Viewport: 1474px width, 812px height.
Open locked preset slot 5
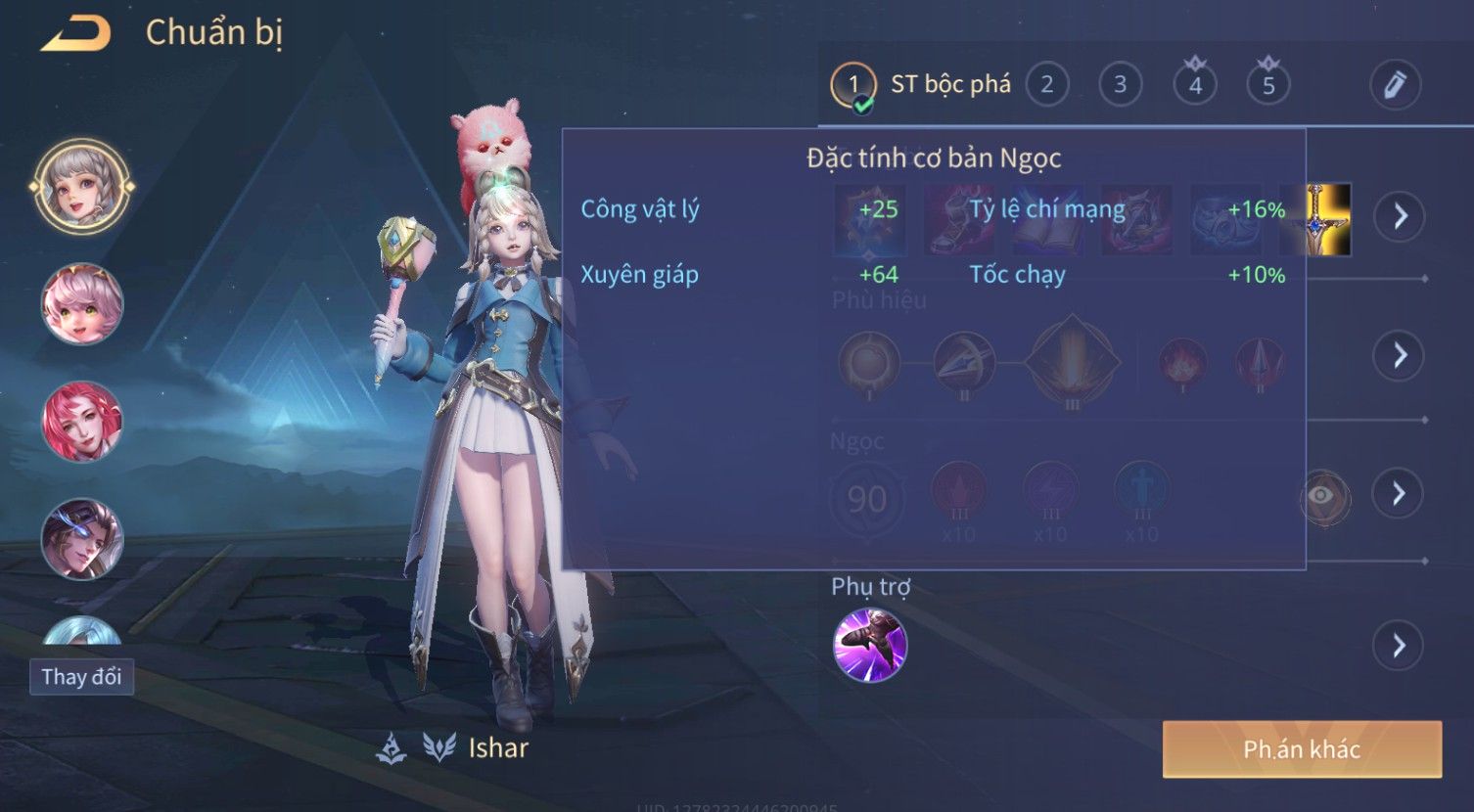pos(1267,85)
